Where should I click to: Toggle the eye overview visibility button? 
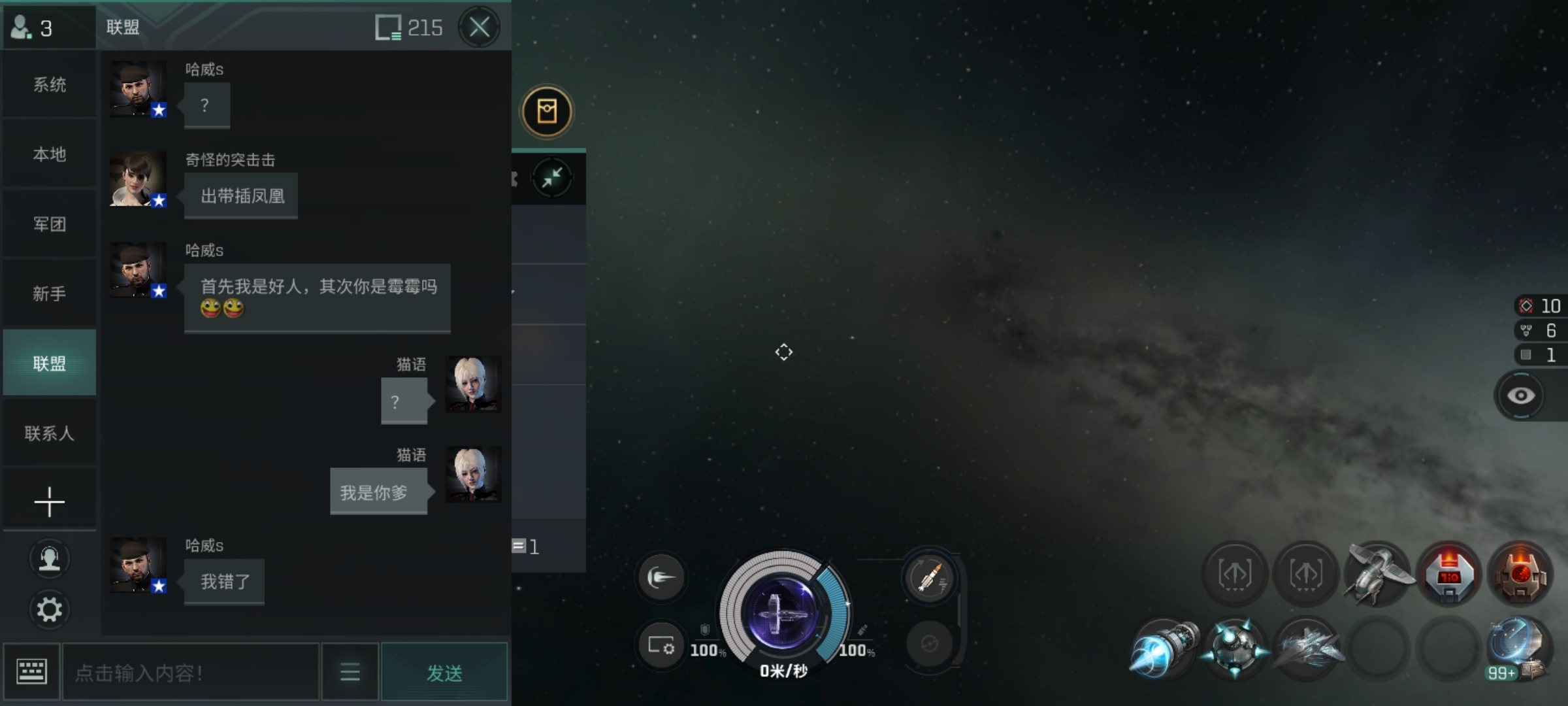coord(1520,395)
